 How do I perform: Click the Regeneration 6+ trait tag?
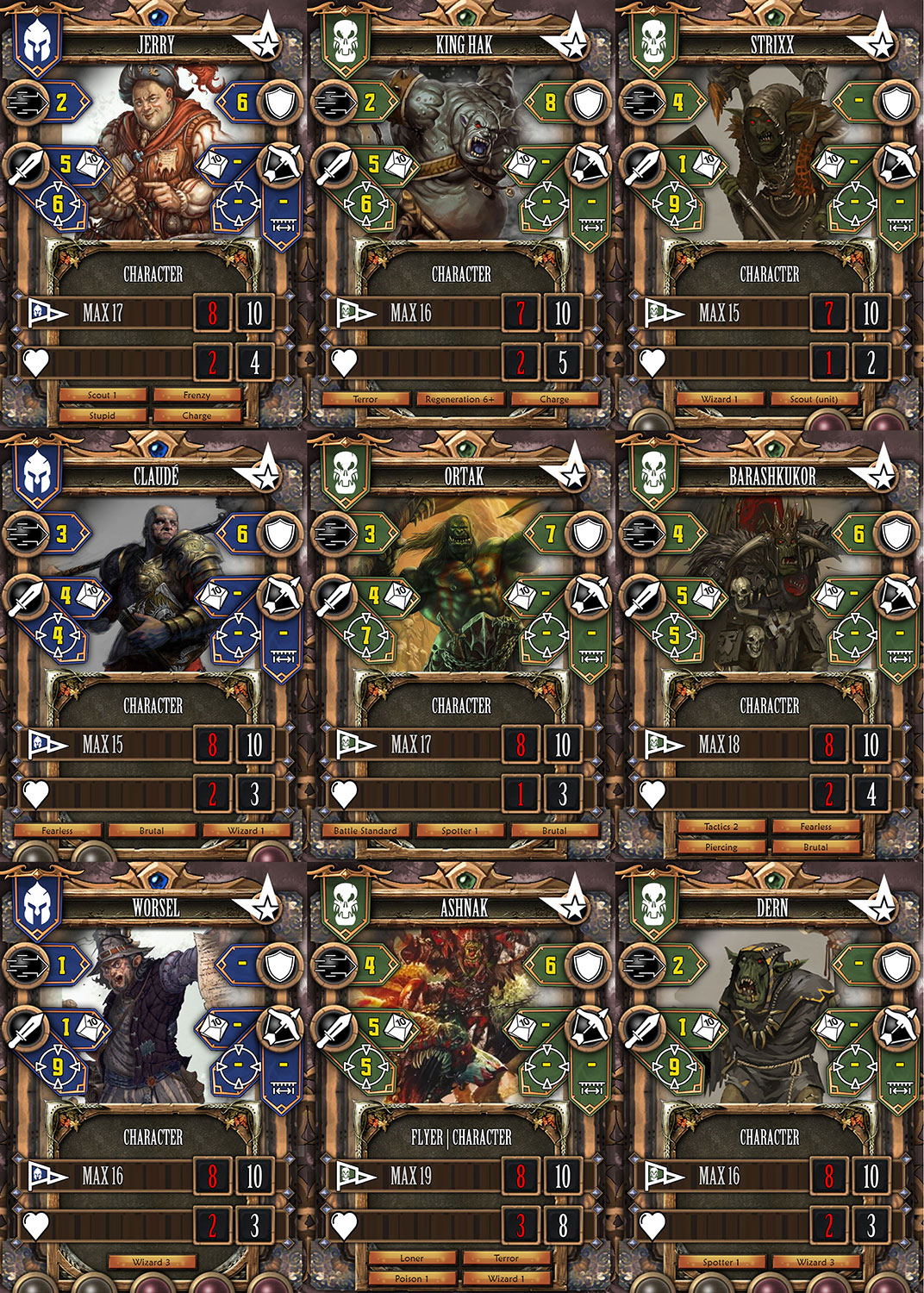459,399
